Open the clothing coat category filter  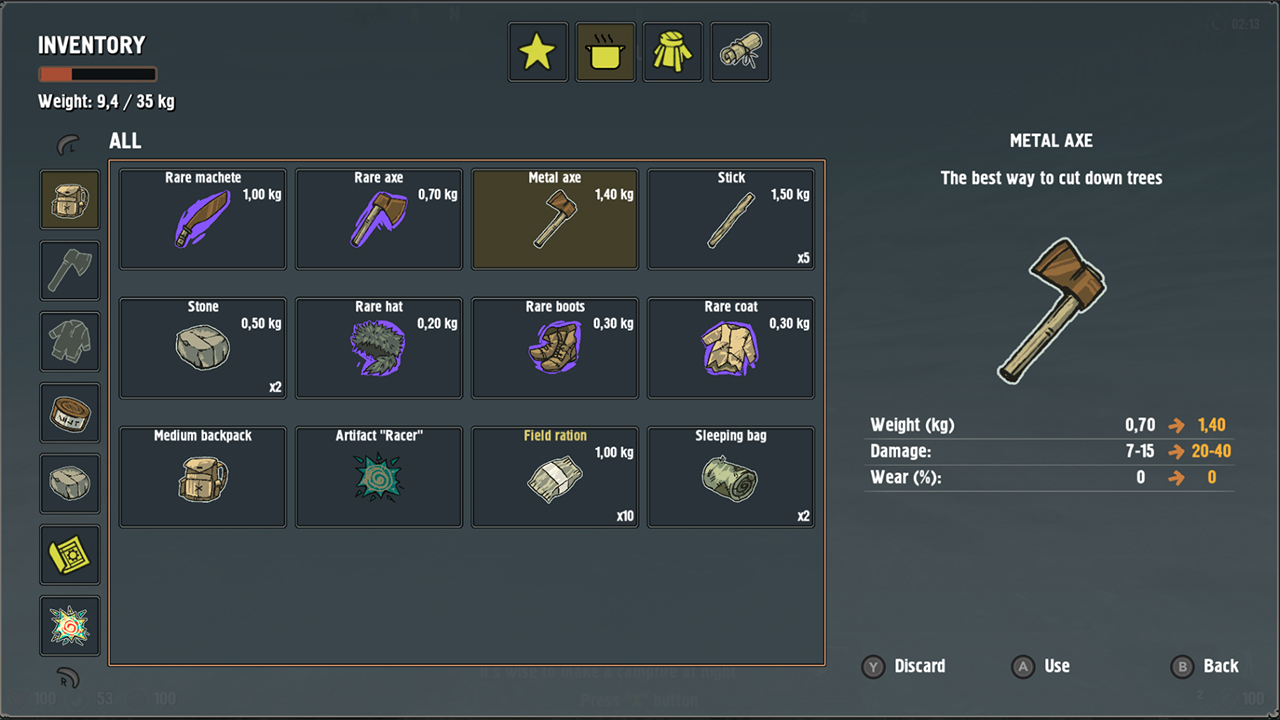[x=672, y=51]
